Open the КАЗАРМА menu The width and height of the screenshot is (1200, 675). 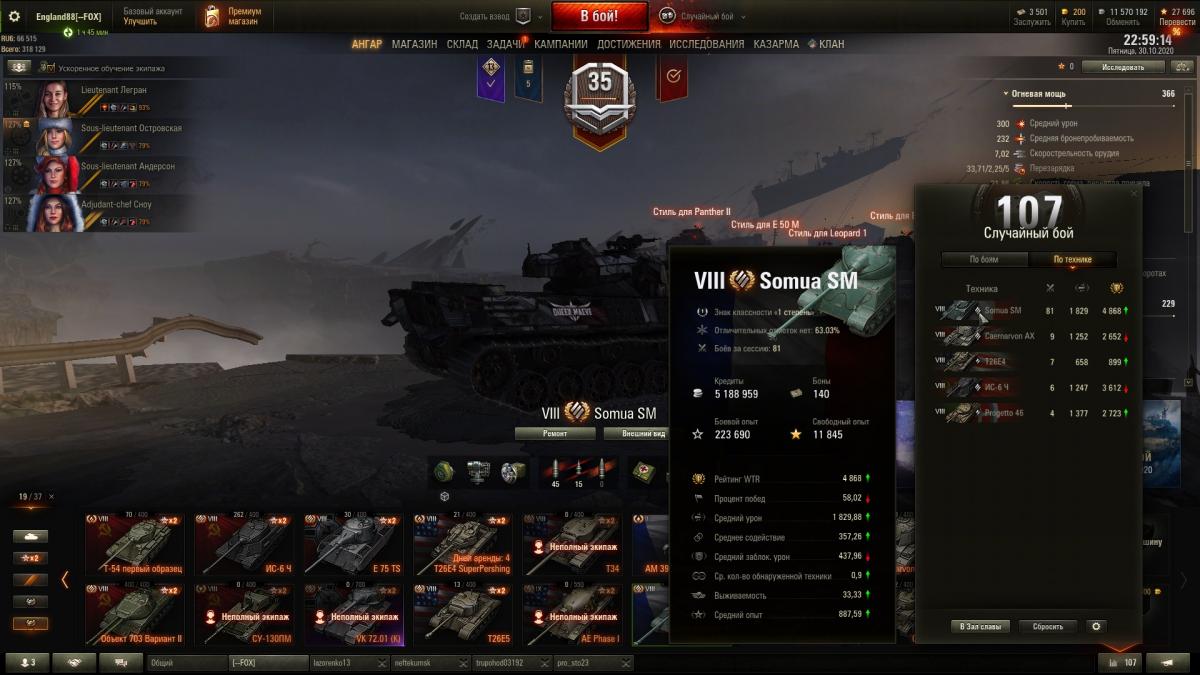(x=775, y=44)
